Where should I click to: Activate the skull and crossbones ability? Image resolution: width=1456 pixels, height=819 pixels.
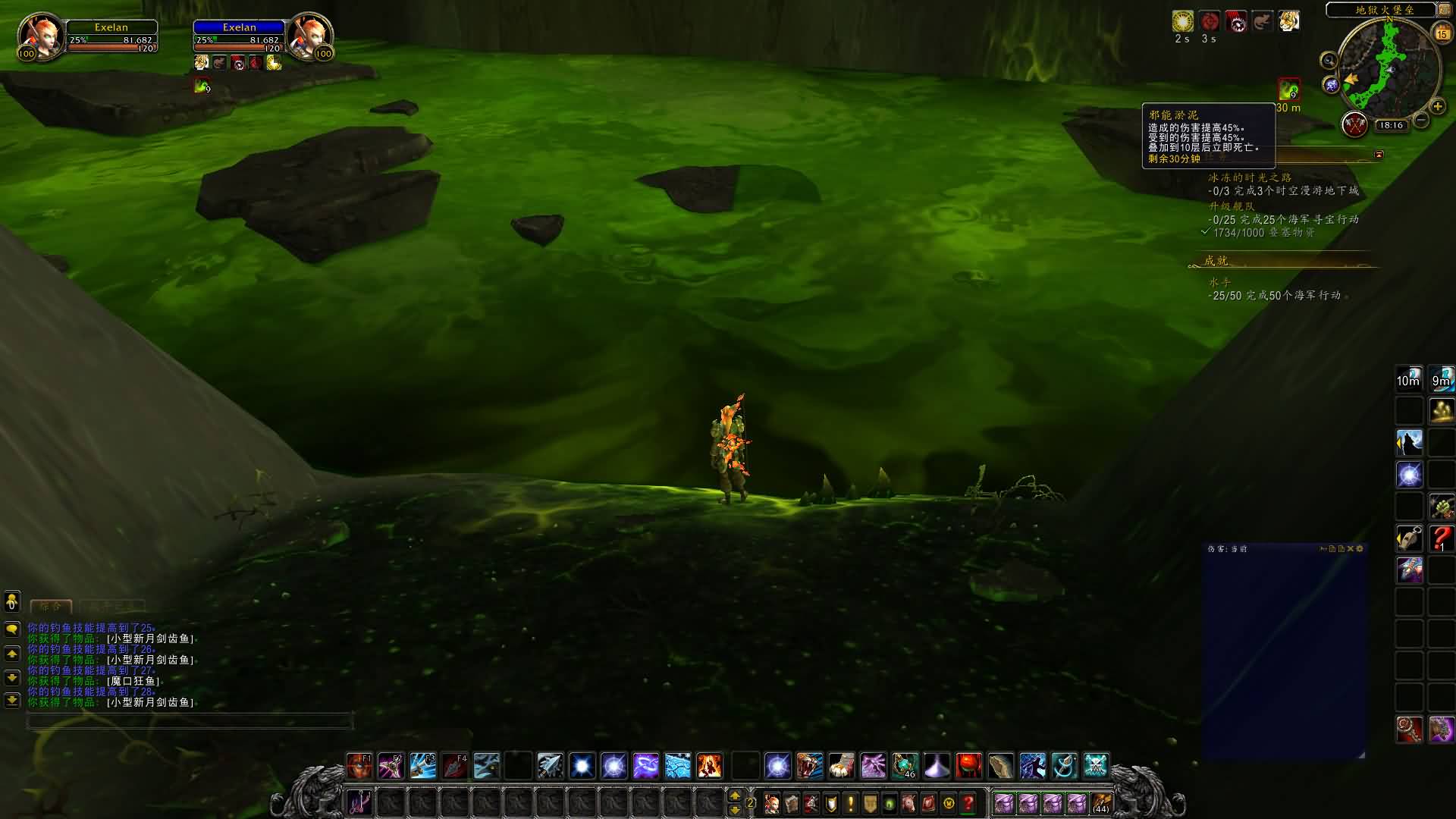(1096, 766)
